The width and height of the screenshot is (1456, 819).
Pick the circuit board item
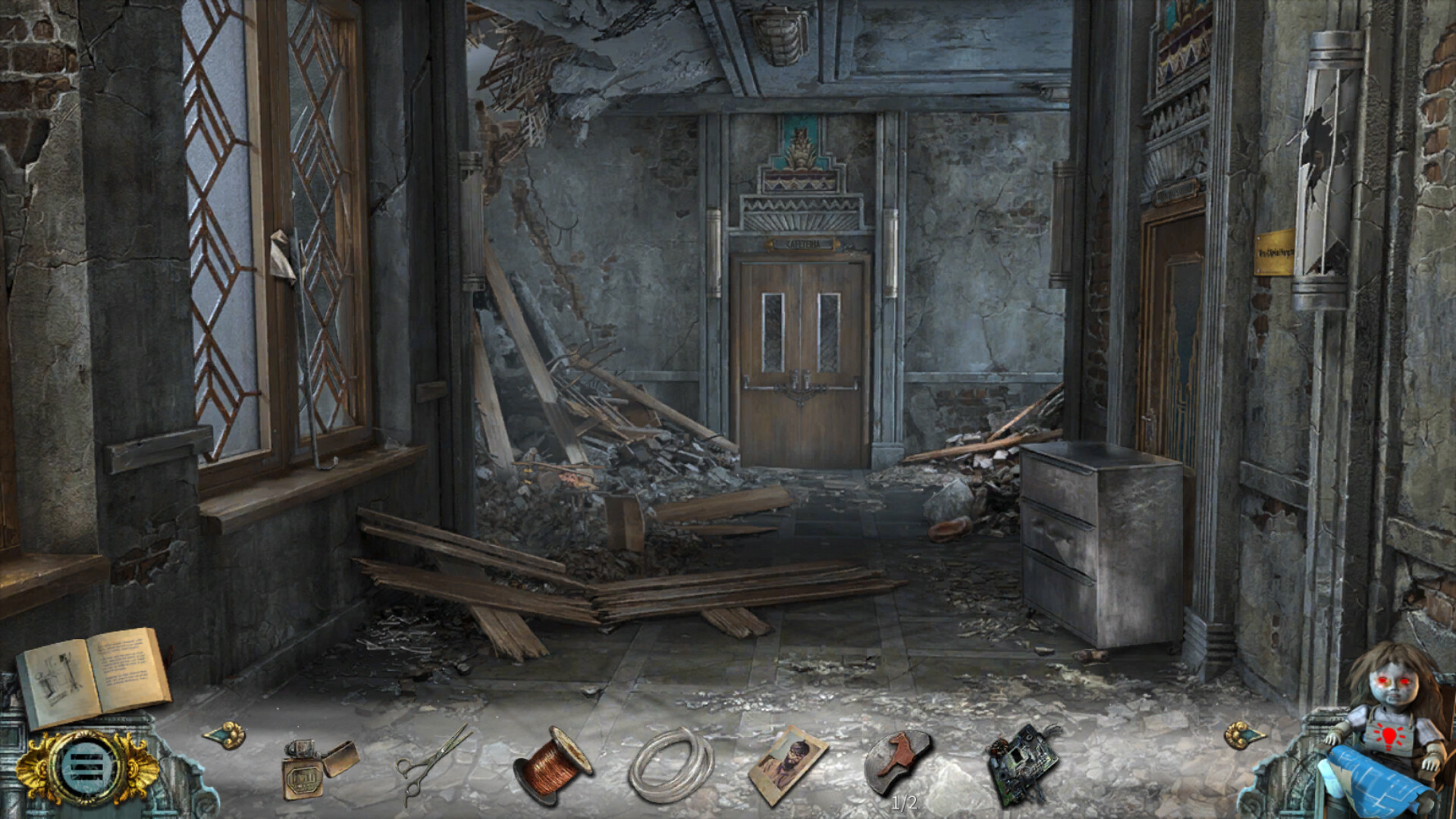click(1021, 763)
